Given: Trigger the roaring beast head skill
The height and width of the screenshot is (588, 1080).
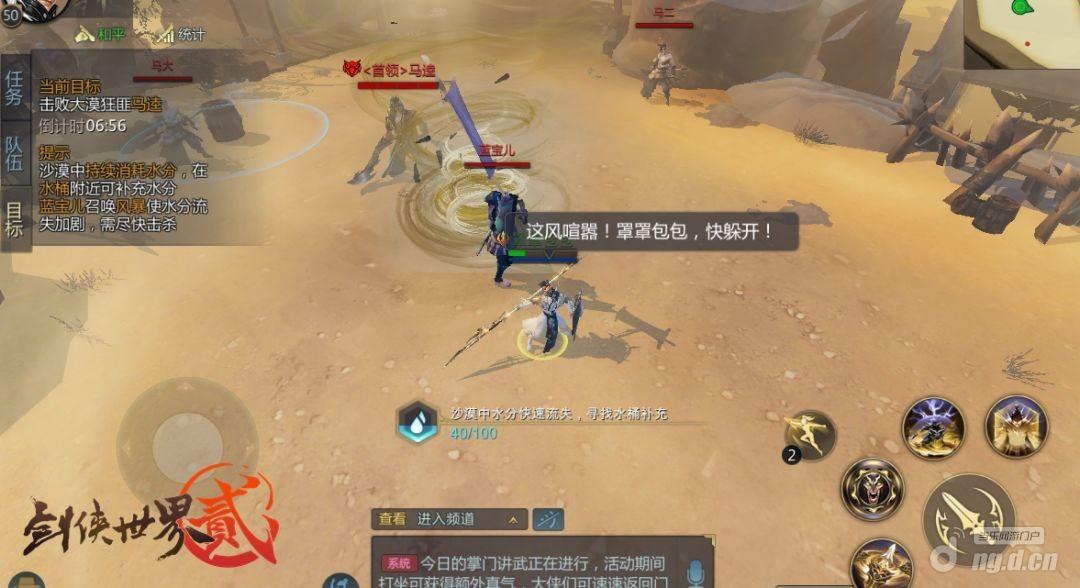Looking at the screenshot, I should coord(872,489).
